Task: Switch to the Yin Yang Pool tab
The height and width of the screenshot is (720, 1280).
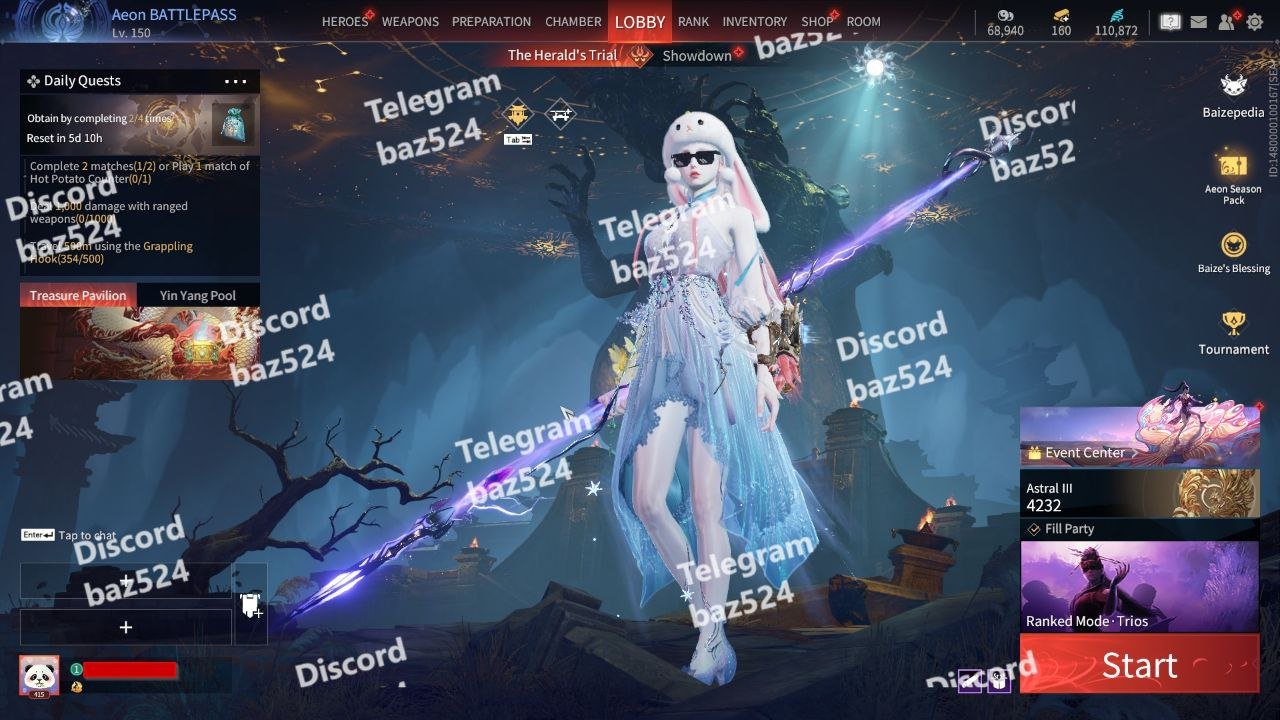Action: click(198, 296)
